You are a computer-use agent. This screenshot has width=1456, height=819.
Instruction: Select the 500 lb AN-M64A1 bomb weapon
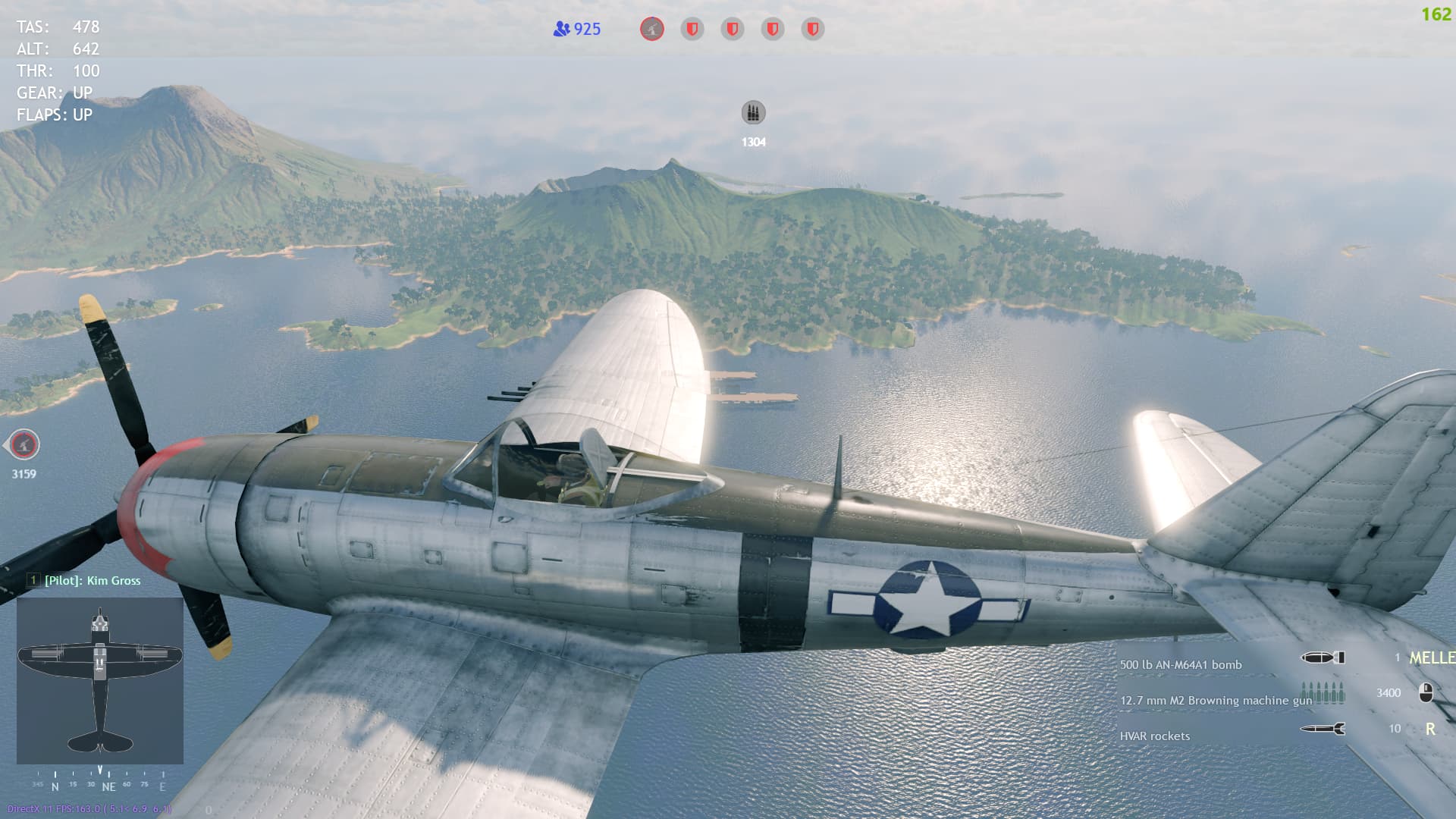point(1181,665)
